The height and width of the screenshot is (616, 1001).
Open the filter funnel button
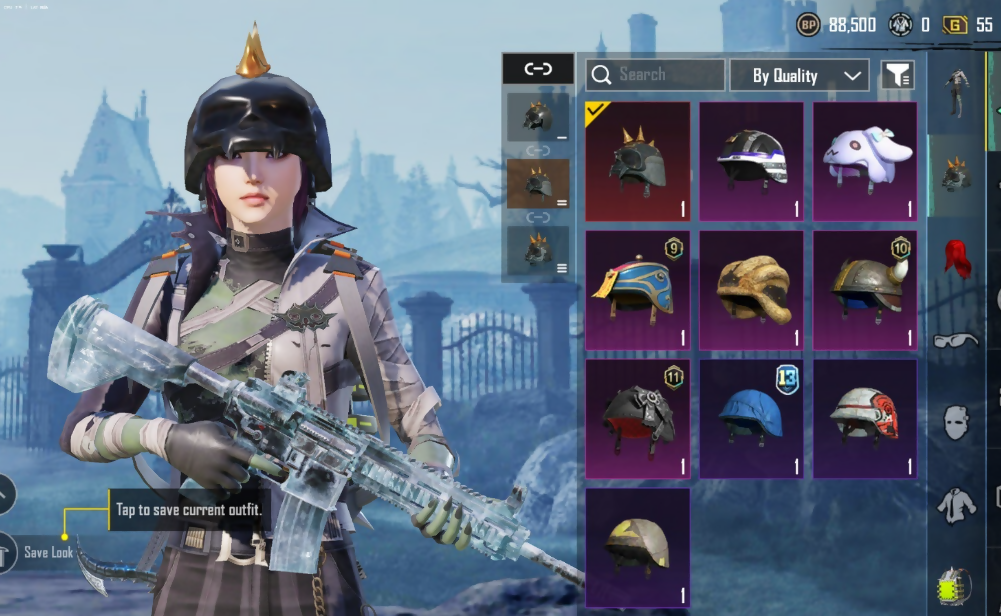pos(897,75)
